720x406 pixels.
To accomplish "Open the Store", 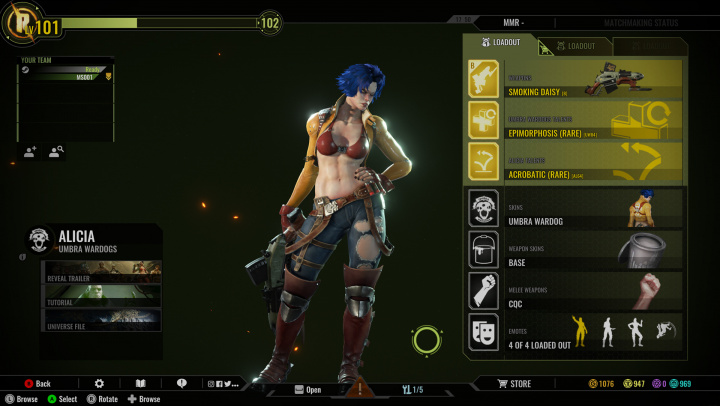I will tap(514, 384).
